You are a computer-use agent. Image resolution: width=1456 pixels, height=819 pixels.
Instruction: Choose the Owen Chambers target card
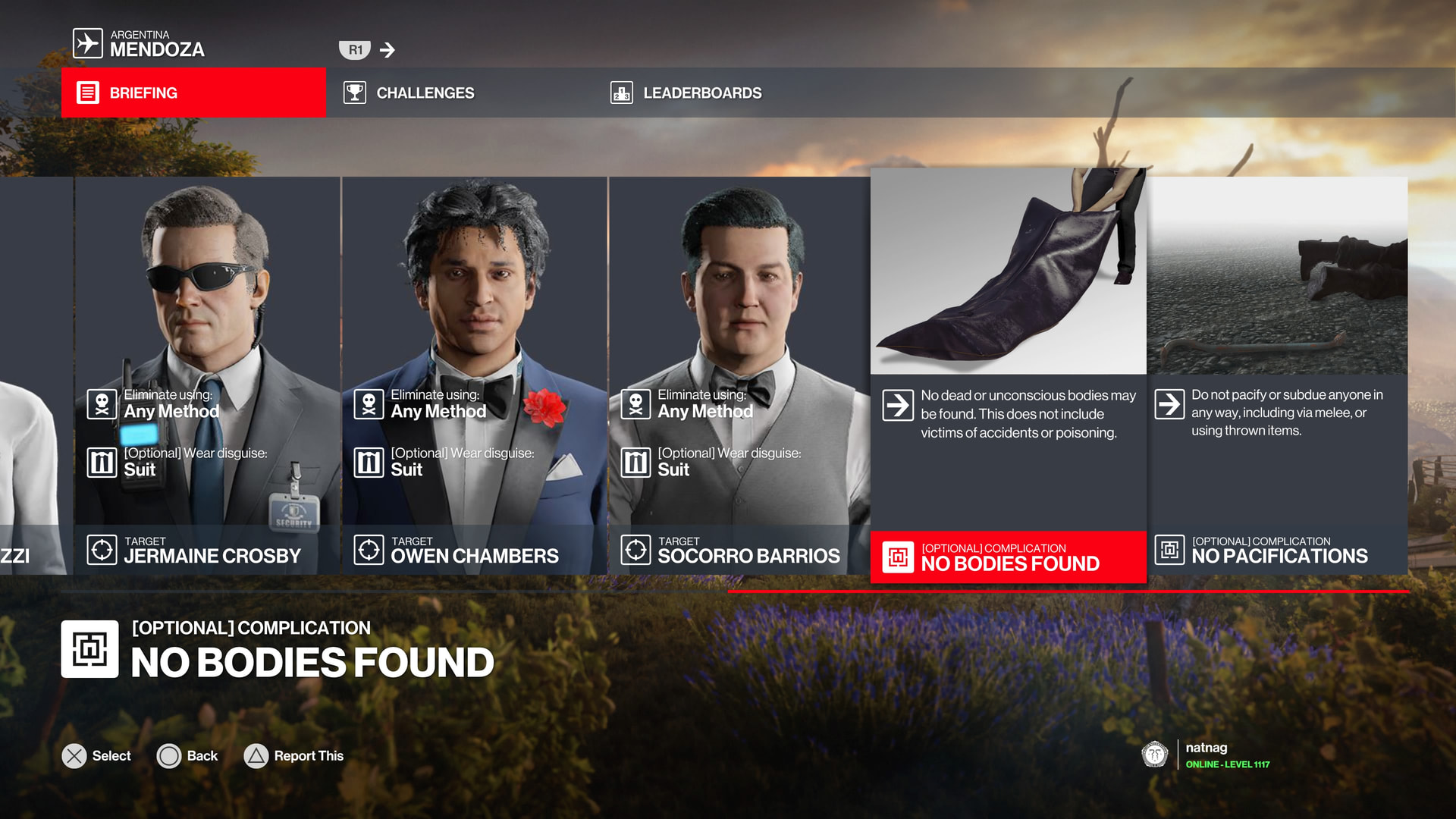point(474,375)
